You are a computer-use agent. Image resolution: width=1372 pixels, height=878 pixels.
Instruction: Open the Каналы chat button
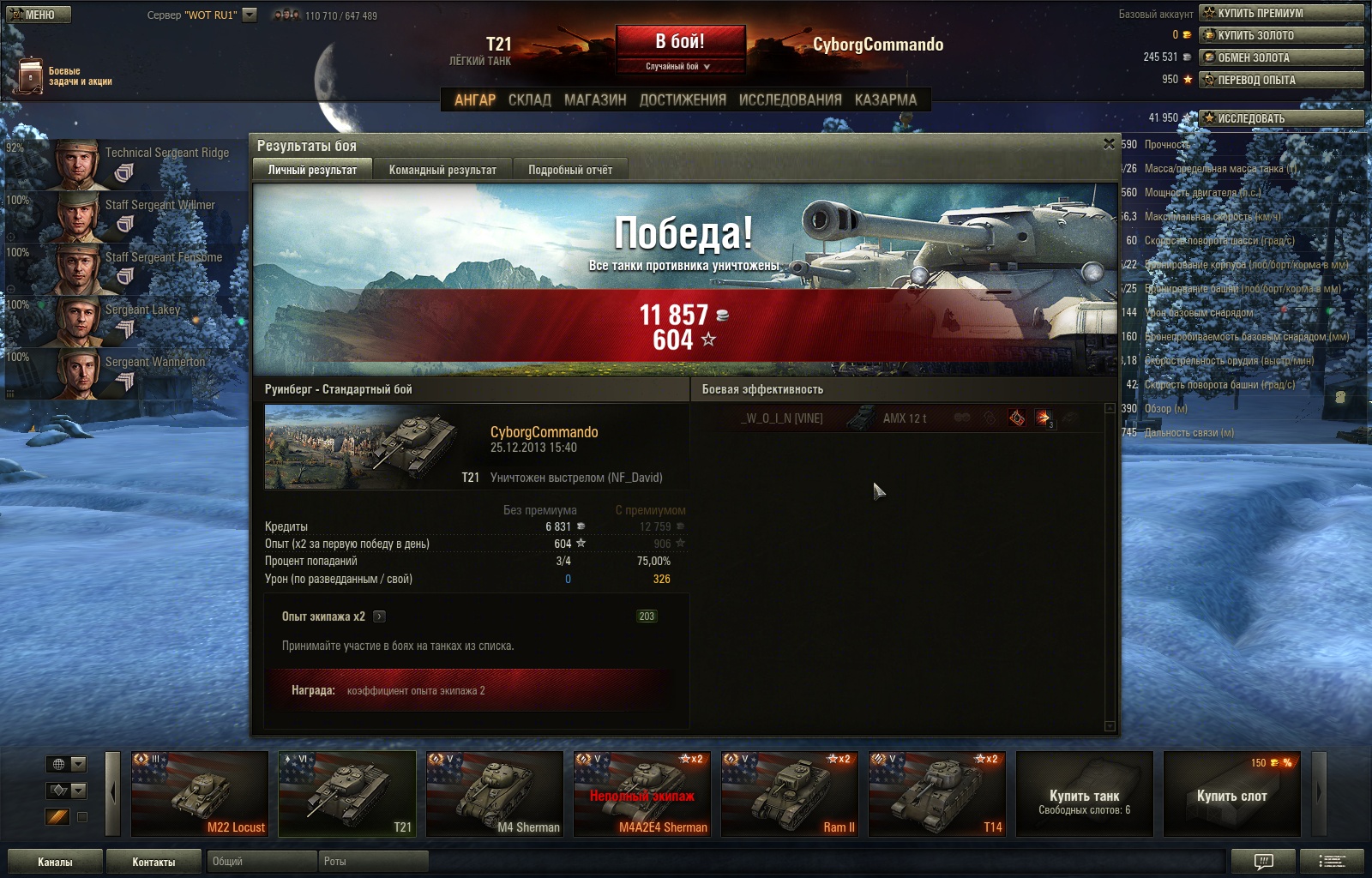pyautogui.click(x=55, y=862)
